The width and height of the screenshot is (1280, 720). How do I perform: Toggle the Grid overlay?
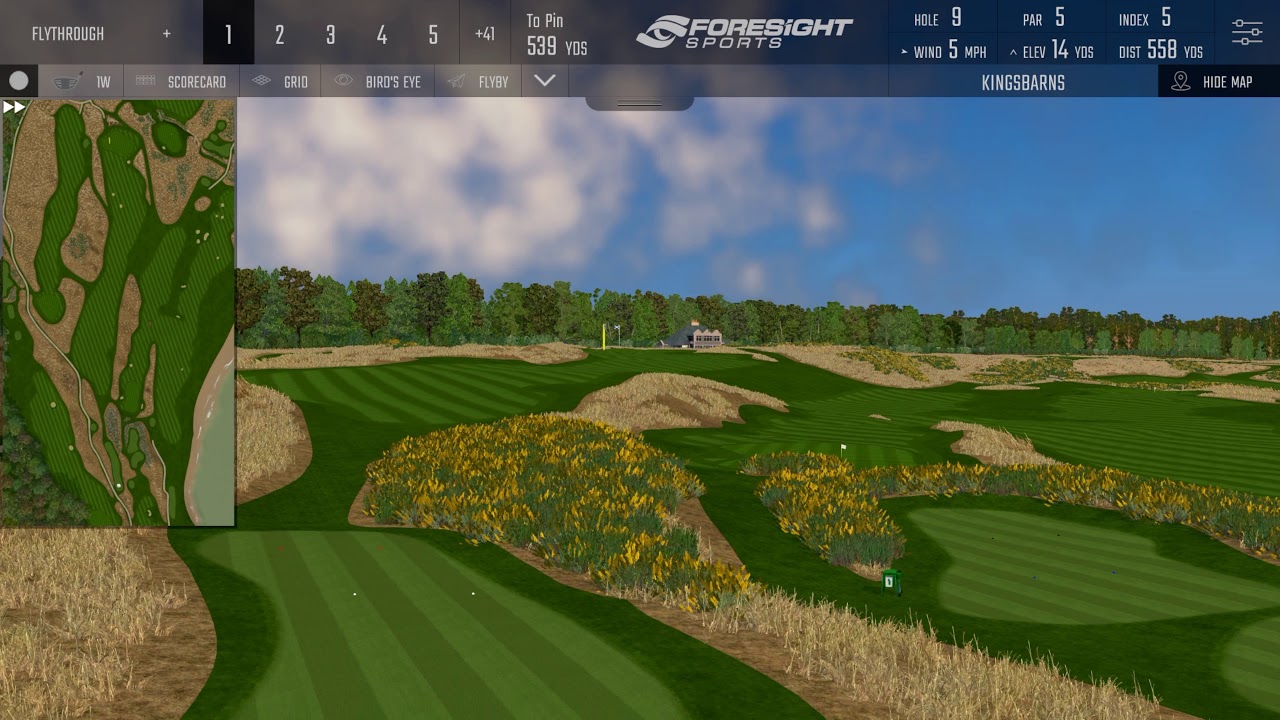[280, 82]
